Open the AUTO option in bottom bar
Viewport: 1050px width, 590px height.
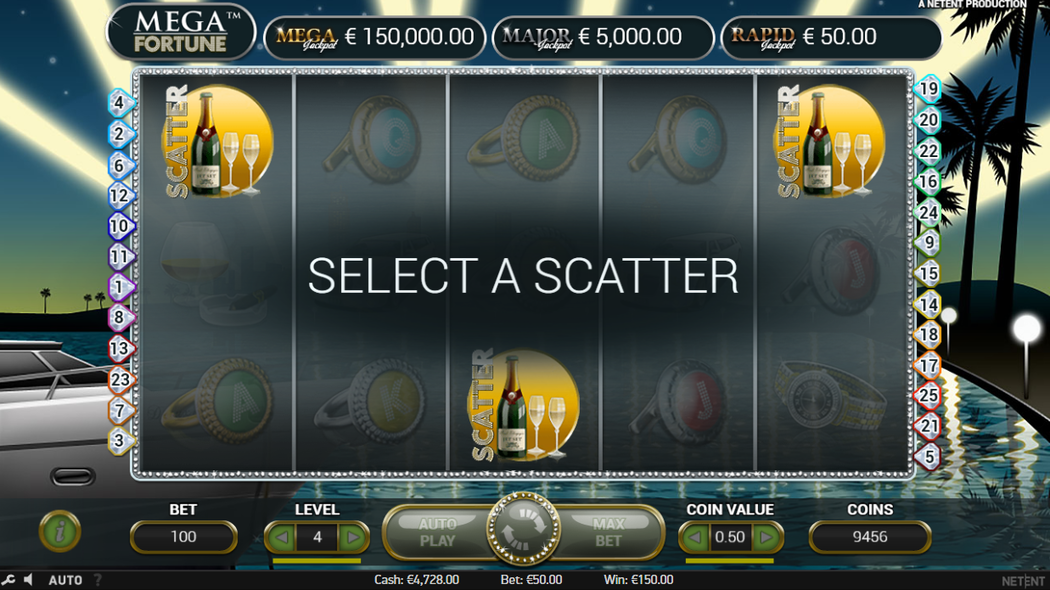point(65,580)
